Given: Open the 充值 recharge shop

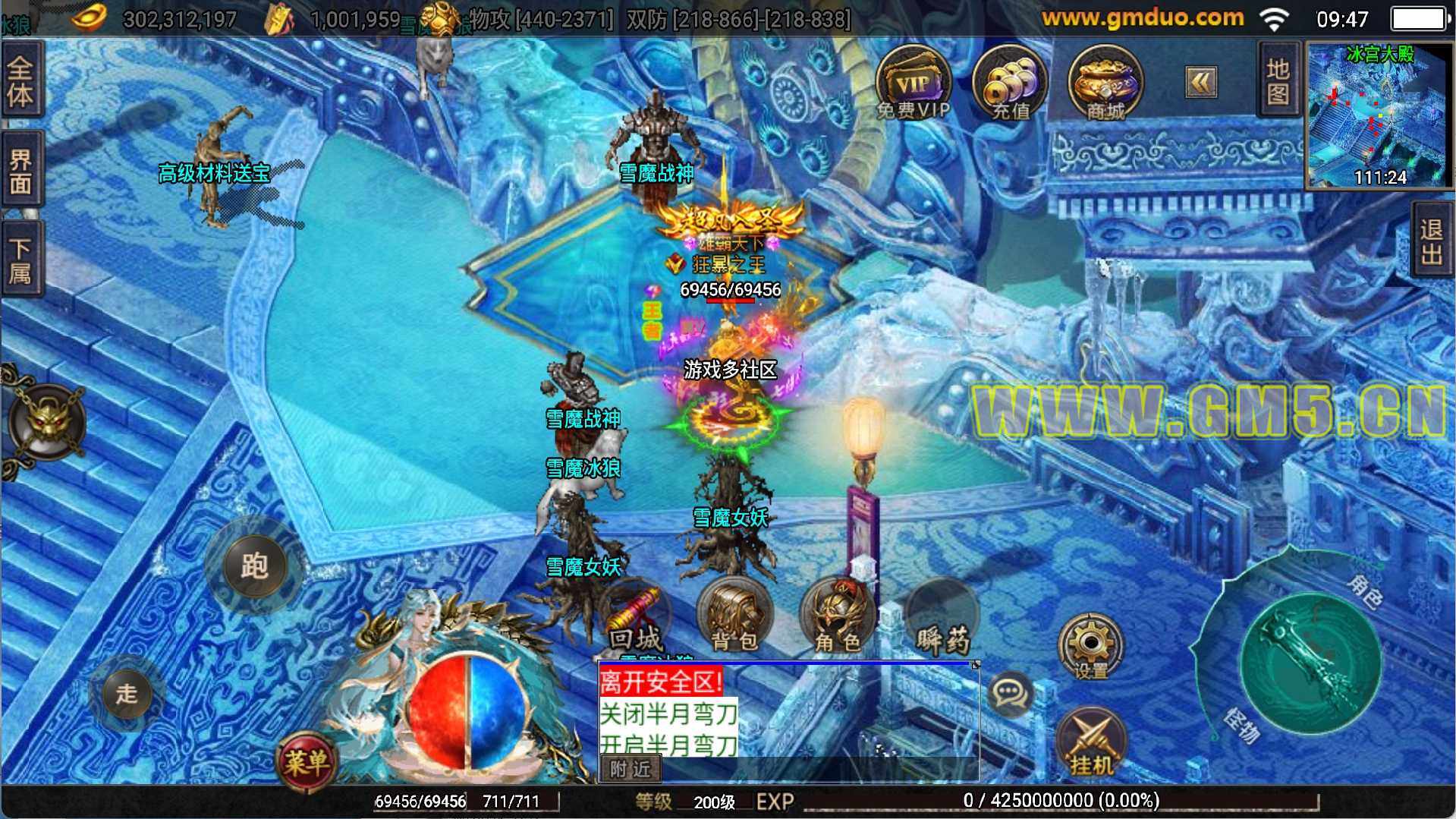Looking at the screenshot, I should pyautogui.click(x=1009, y=83).
